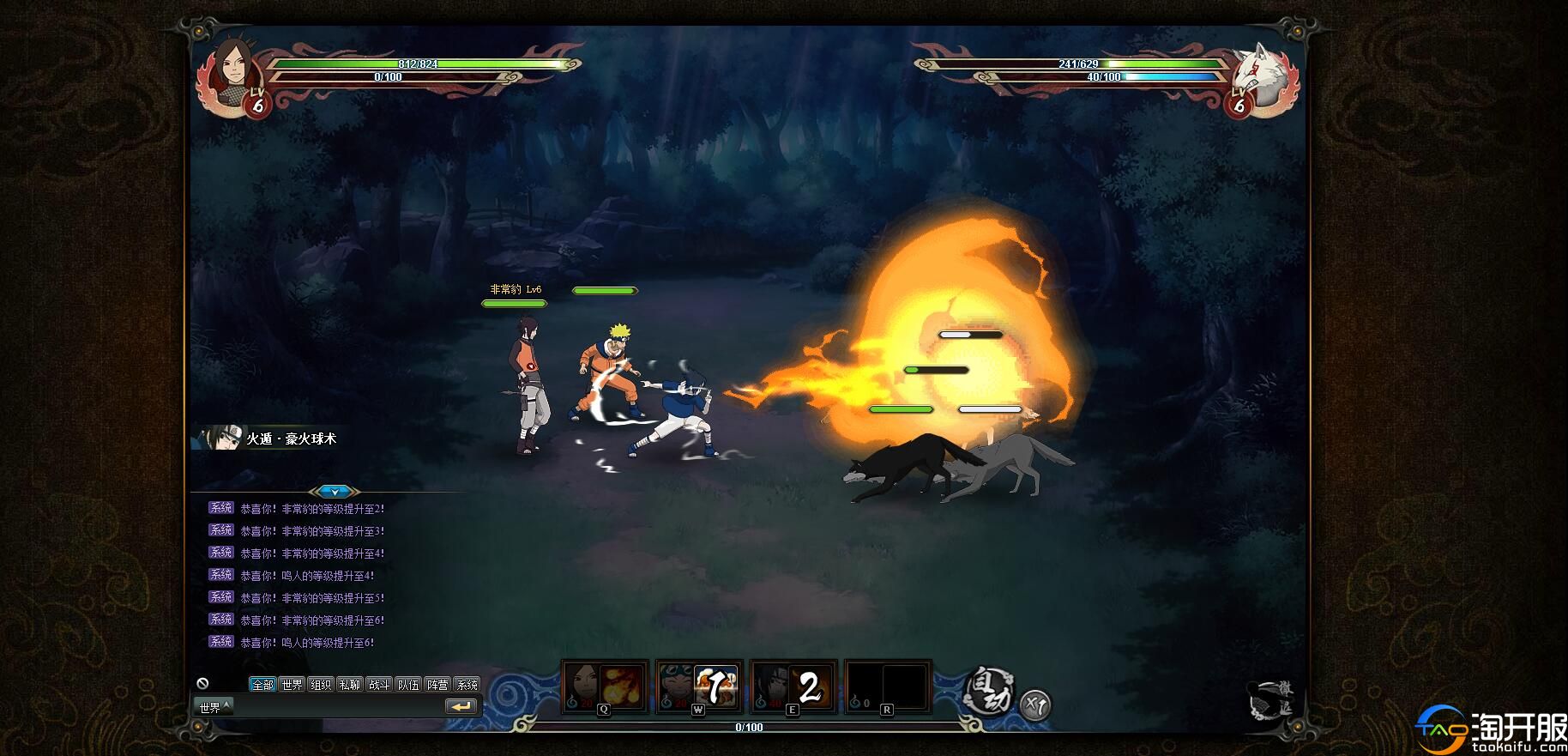Choose the 阵营 faction chat tab

pos(437,684)
